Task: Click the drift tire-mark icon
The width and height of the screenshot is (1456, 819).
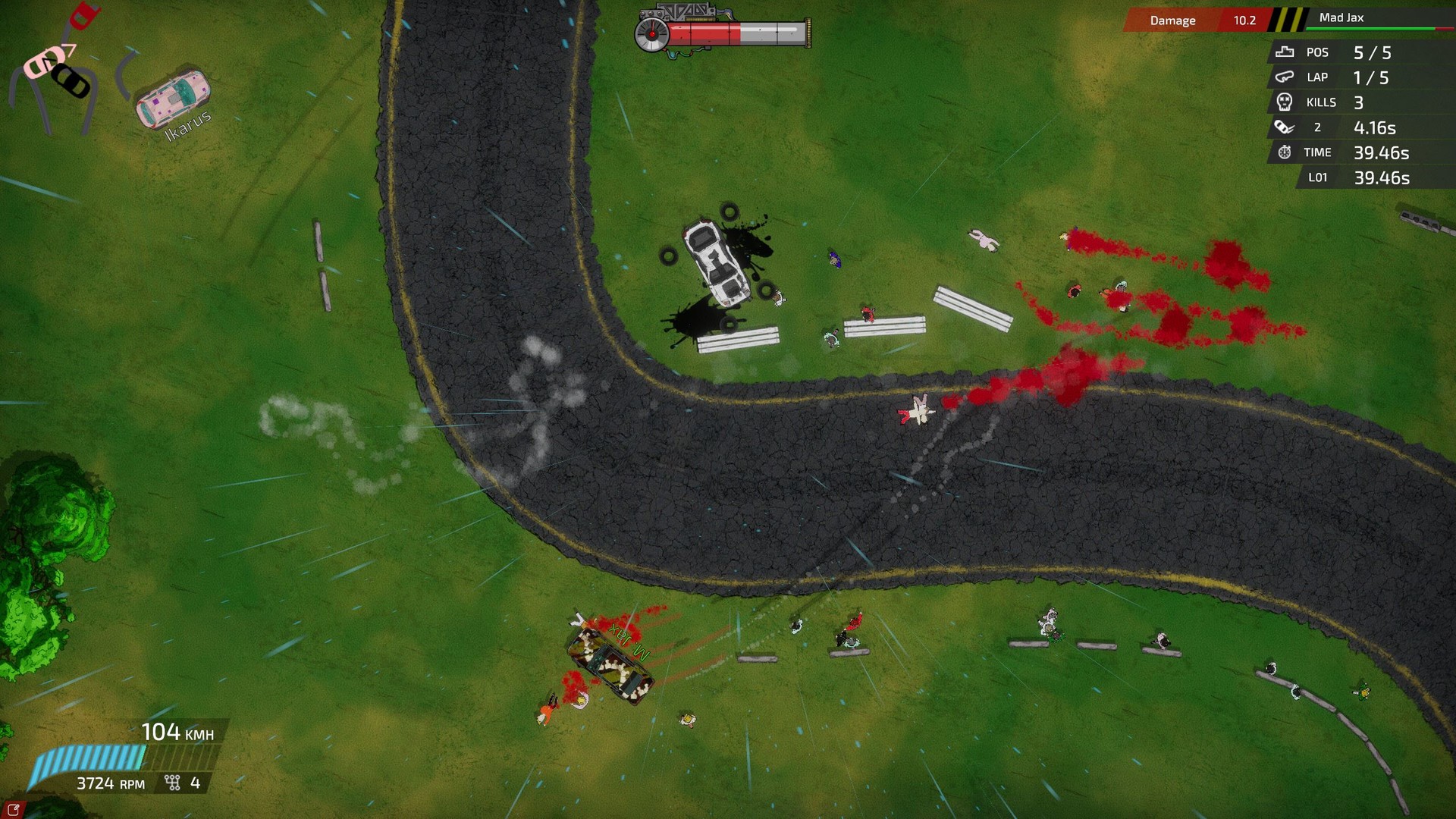Action: click(1285, 127)
